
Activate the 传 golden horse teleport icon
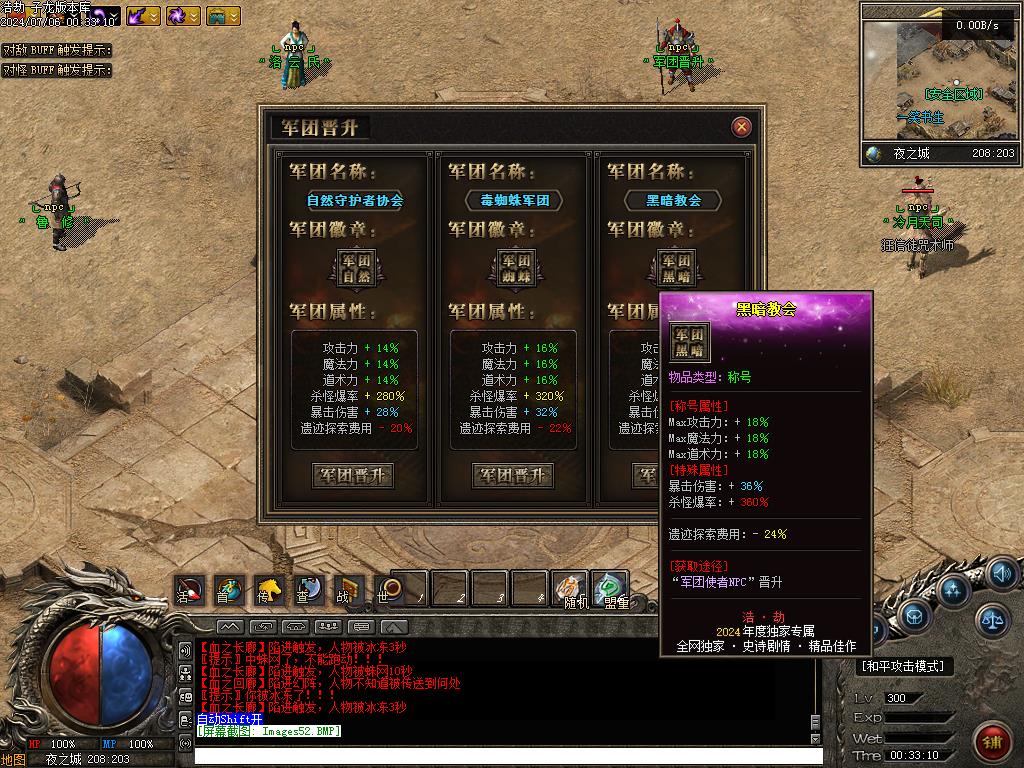pyautogui.click(x=268, y=590)
